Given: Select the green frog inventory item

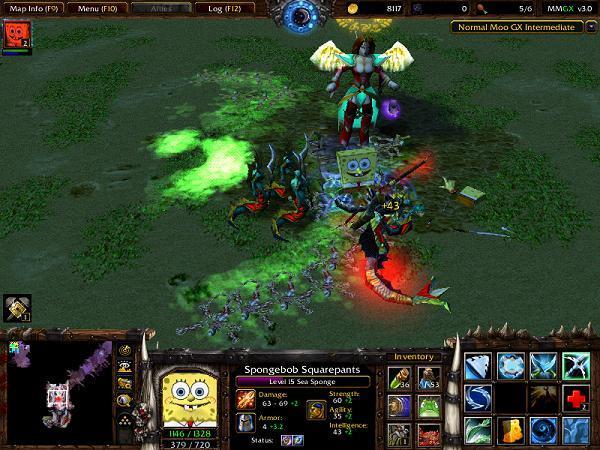Looking at the screenshot, I should click(x=427, y=406).
